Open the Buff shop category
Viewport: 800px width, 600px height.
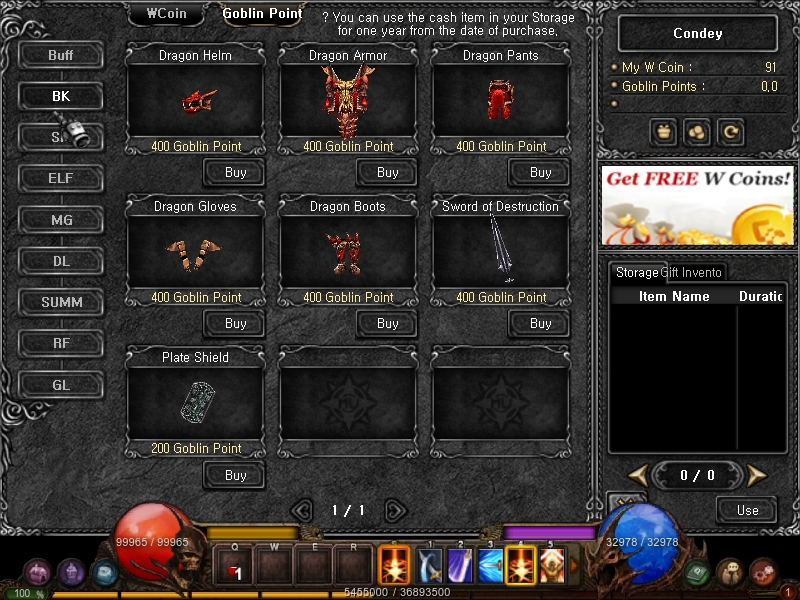pyautogui.click(x=61, y=55)
